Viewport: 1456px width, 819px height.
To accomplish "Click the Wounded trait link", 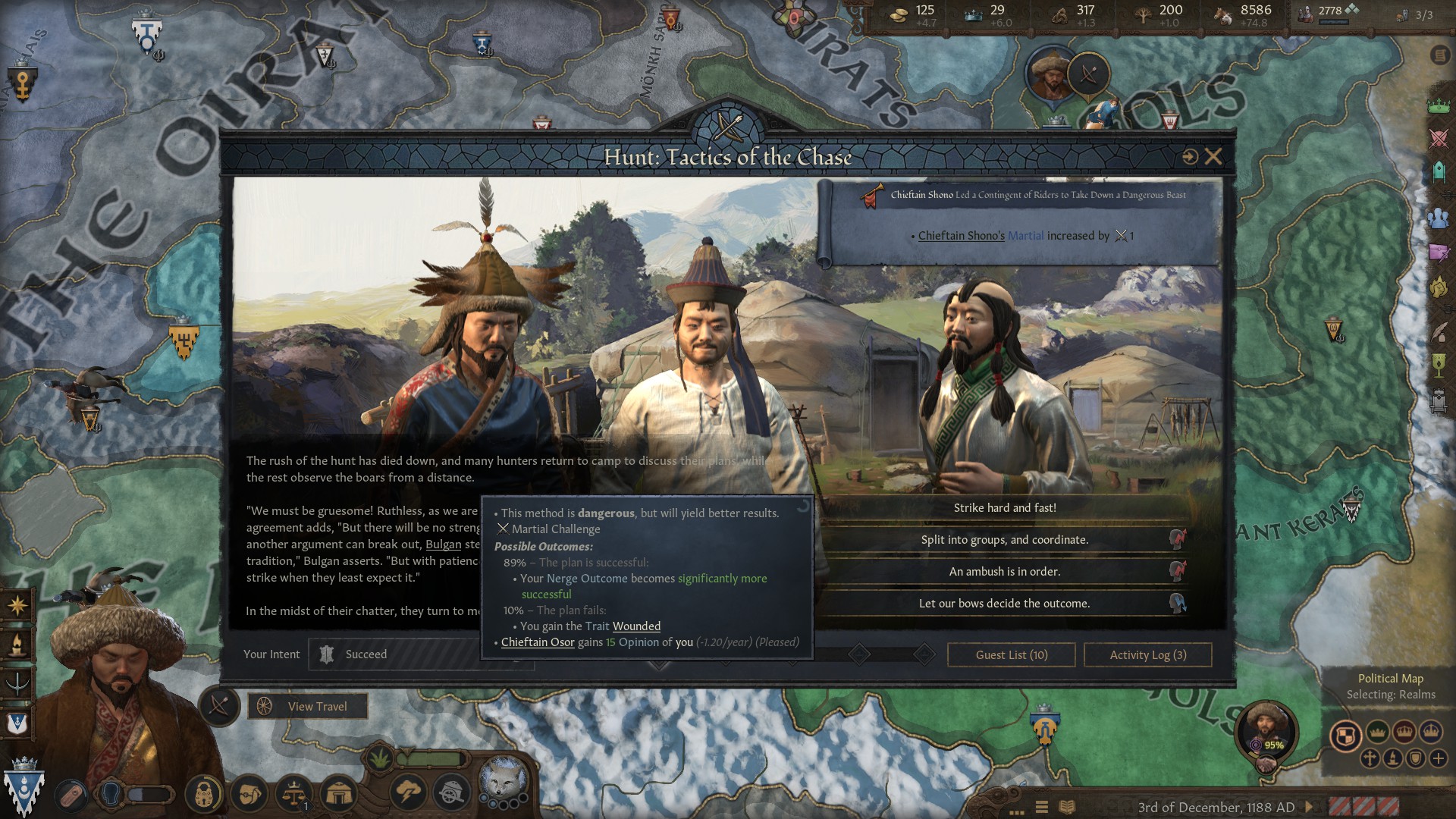I will coord(636,626).
